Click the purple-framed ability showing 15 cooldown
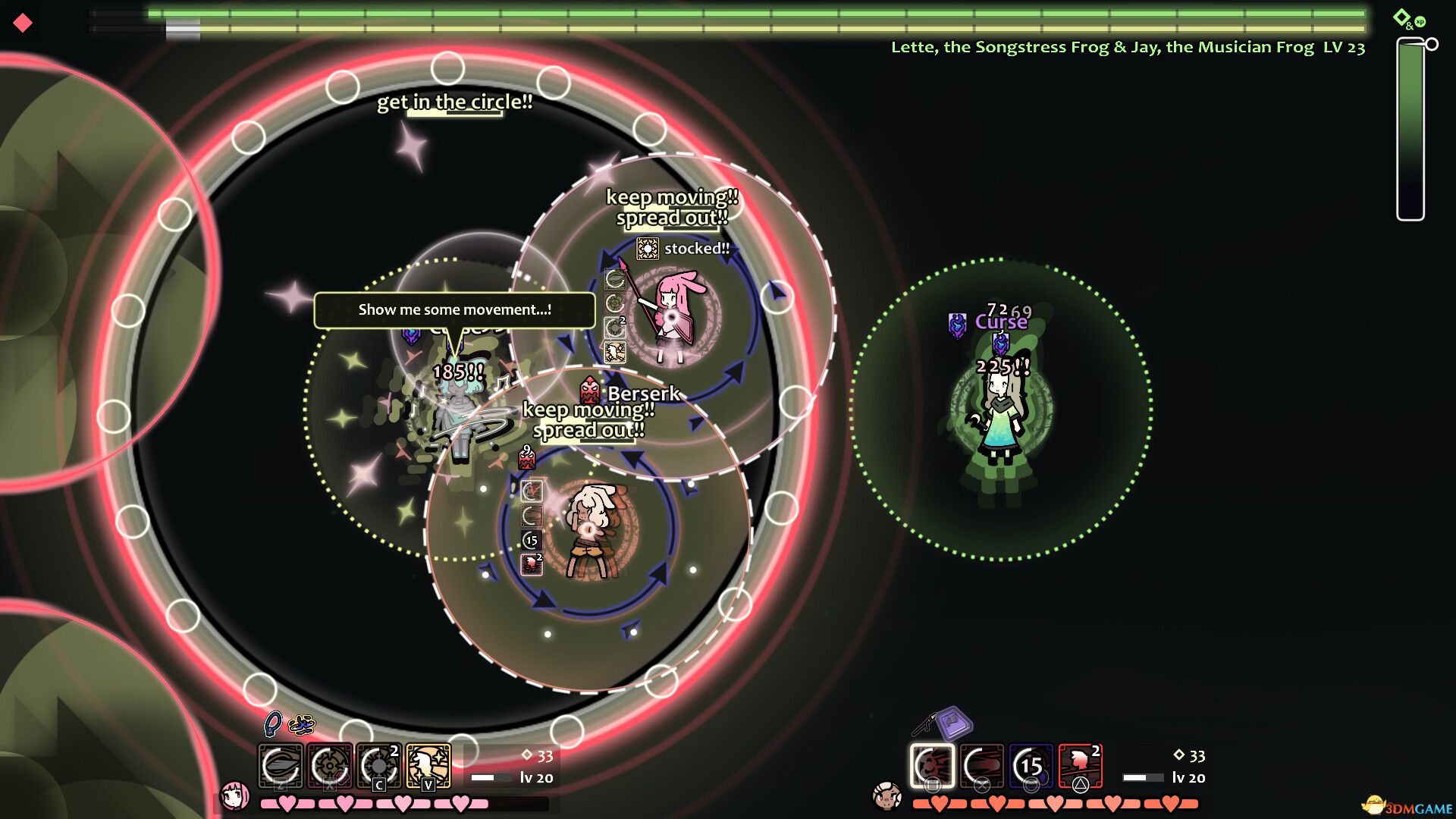The width and height of the screenshot is (1456, 819). (1031, 766)
